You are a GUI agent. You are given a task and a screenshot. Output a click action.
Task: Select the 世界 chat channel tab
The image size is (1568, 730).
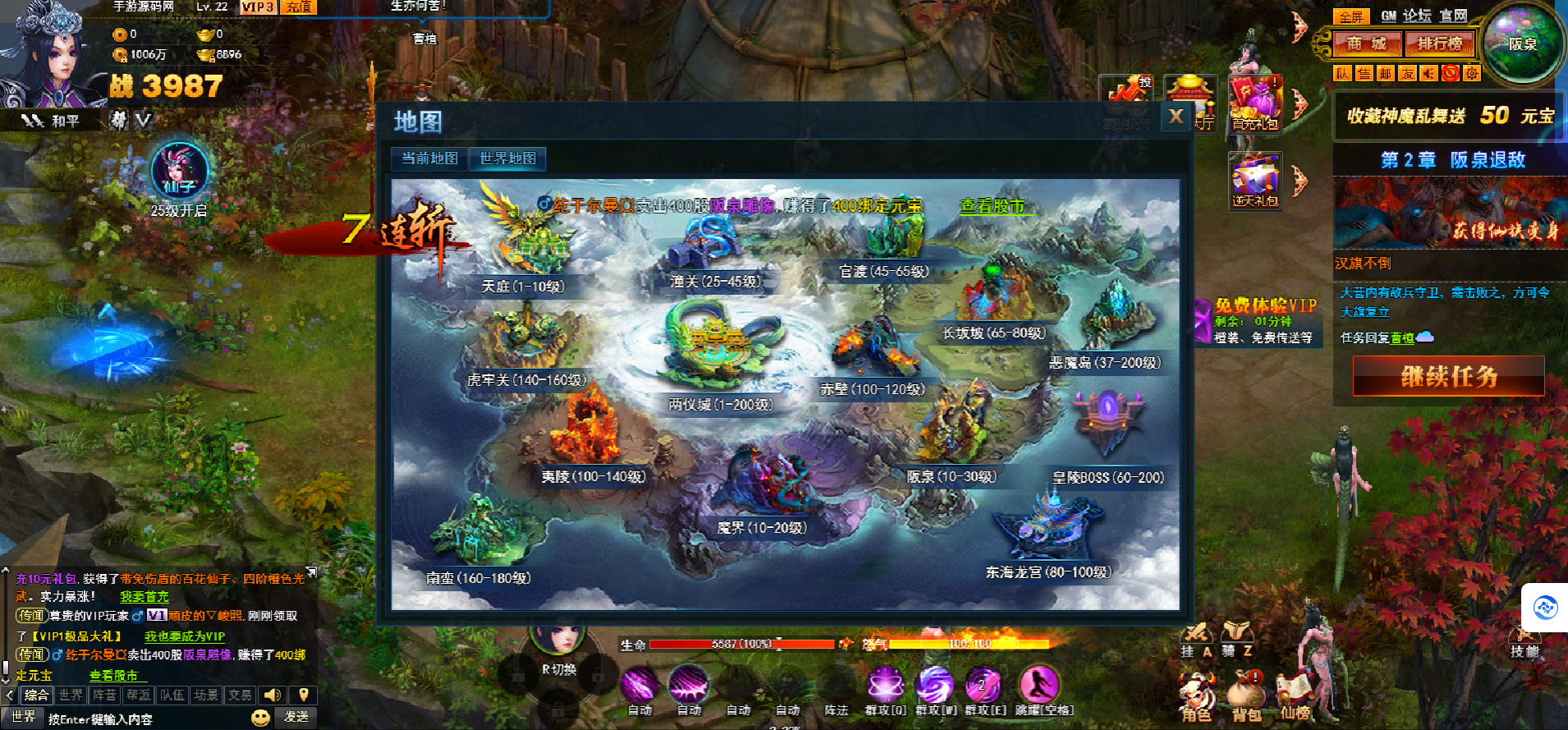[71, 696]
